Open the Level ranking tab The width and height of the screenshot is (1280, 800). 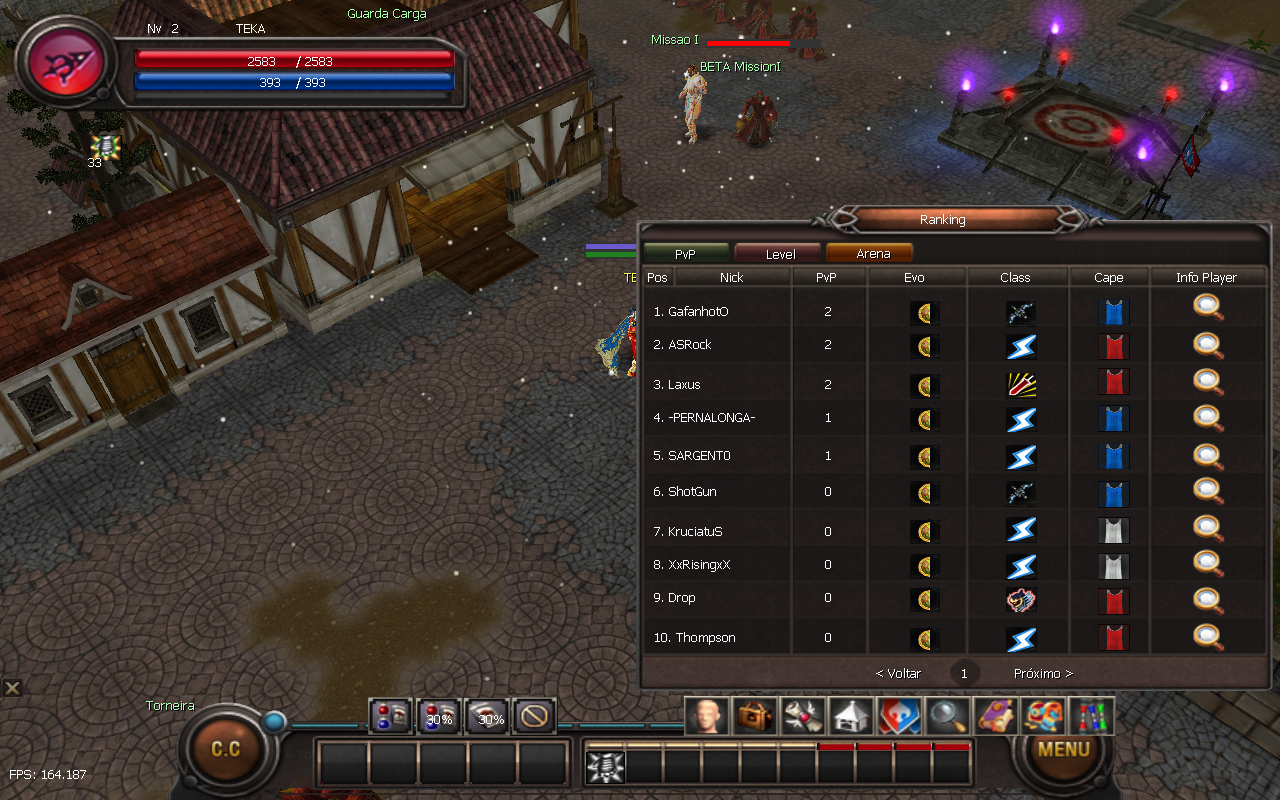tap(779, 254)
